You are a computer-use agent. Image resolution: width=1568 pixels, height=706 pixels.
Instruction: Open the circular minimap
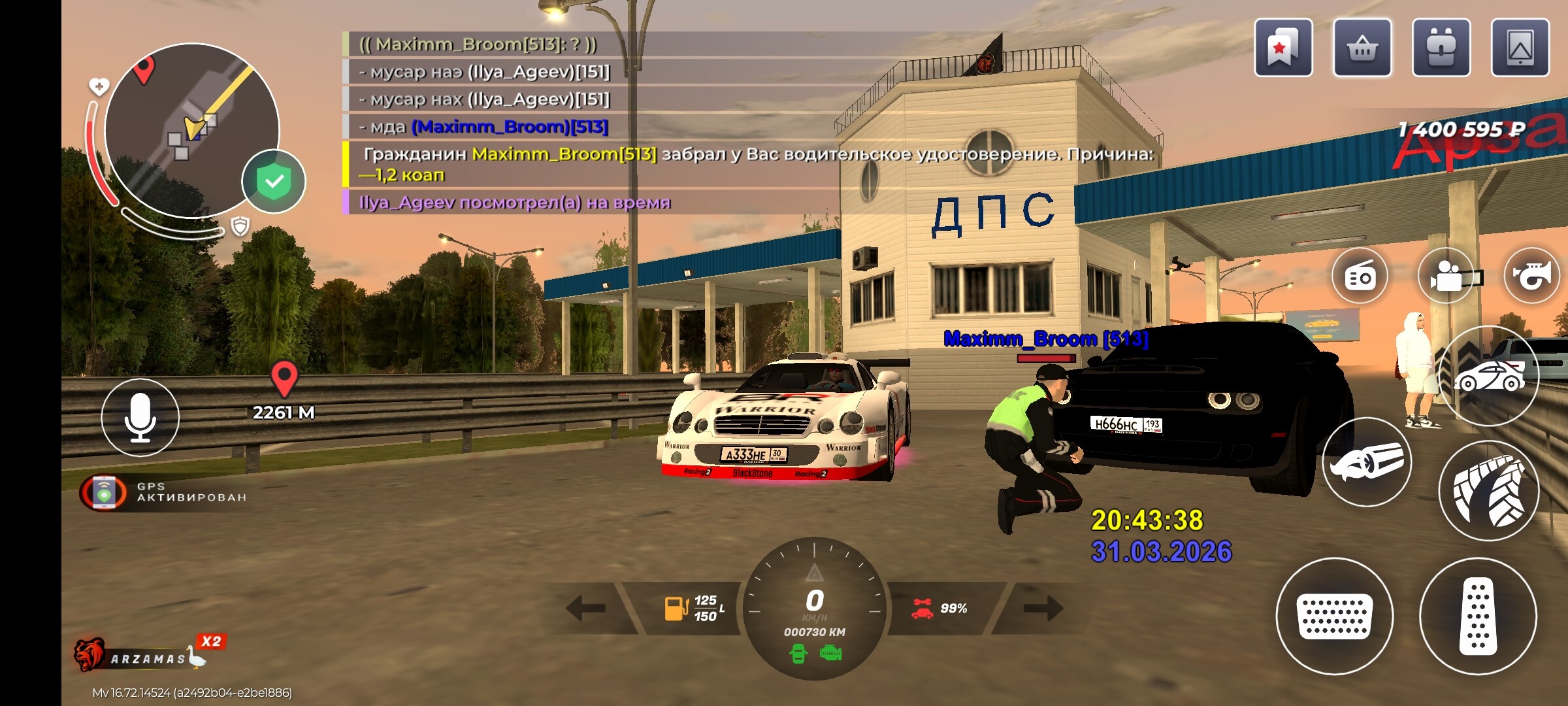point(191,130)
